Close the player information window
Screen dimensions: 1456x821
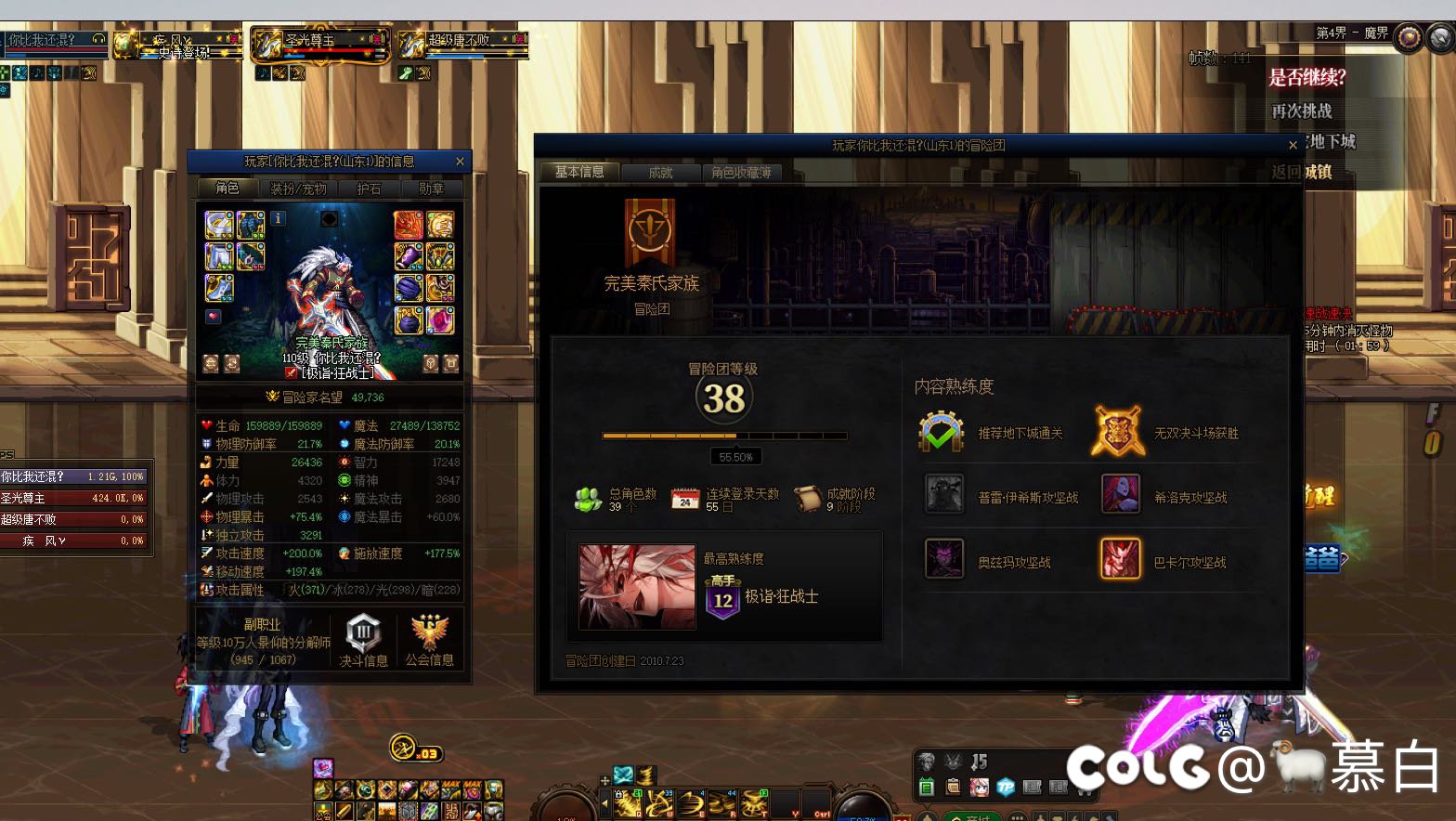point(460,162)
